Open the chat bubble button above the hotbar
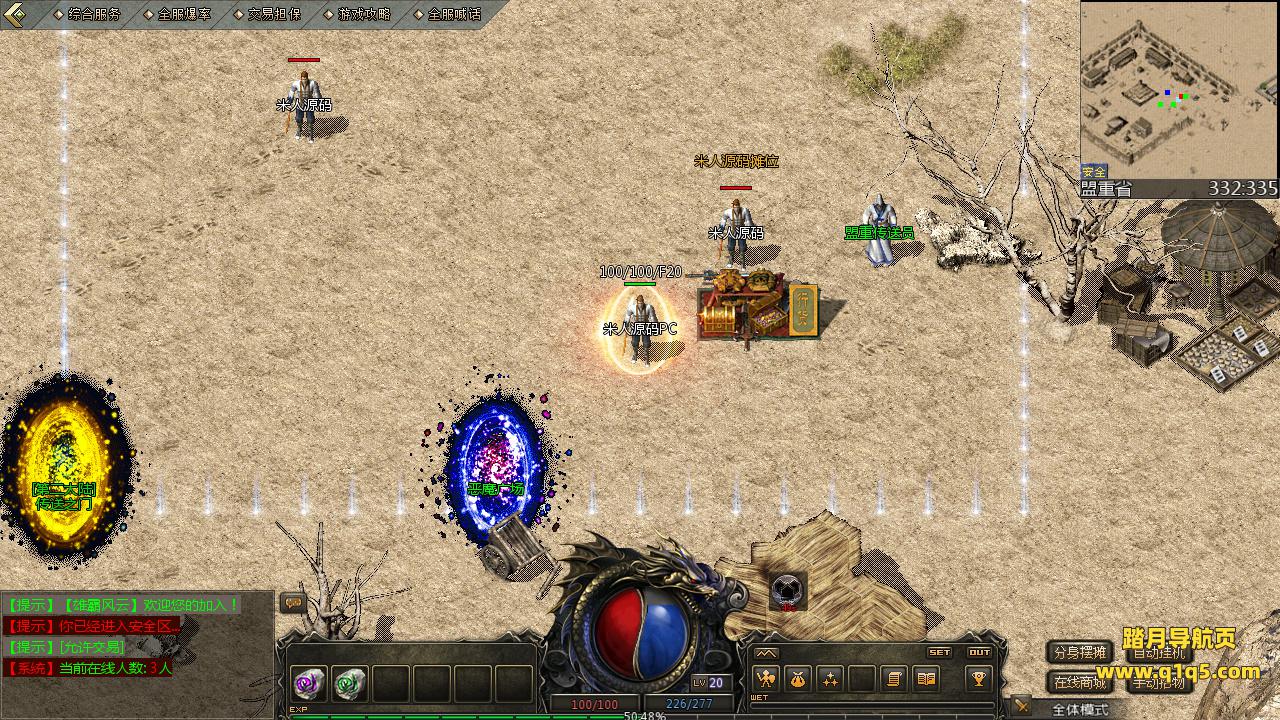Viewport: 1280px width, 720px height. [x=293, y=602]
